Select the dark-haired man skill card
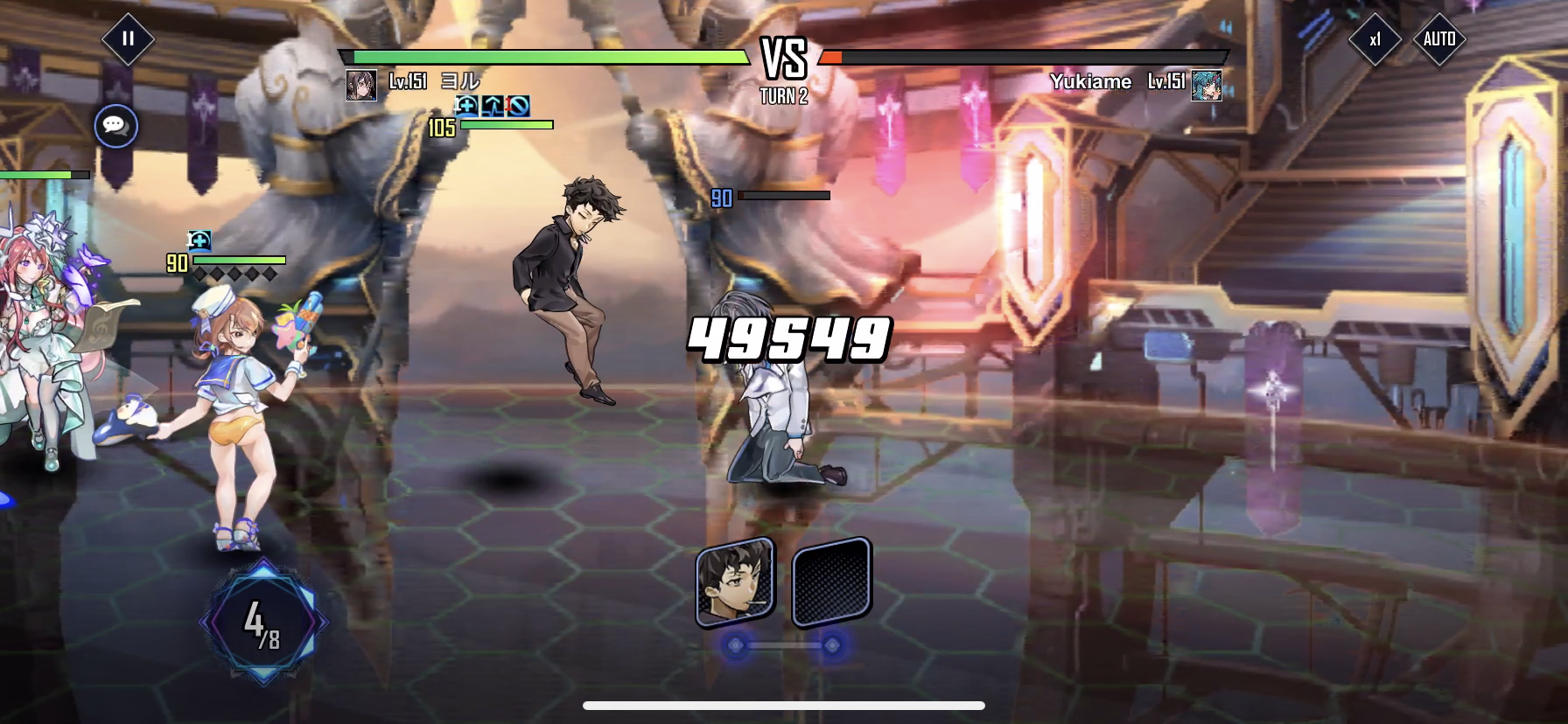The width and height of the screenshot is (1568, 724). point(735,581)
